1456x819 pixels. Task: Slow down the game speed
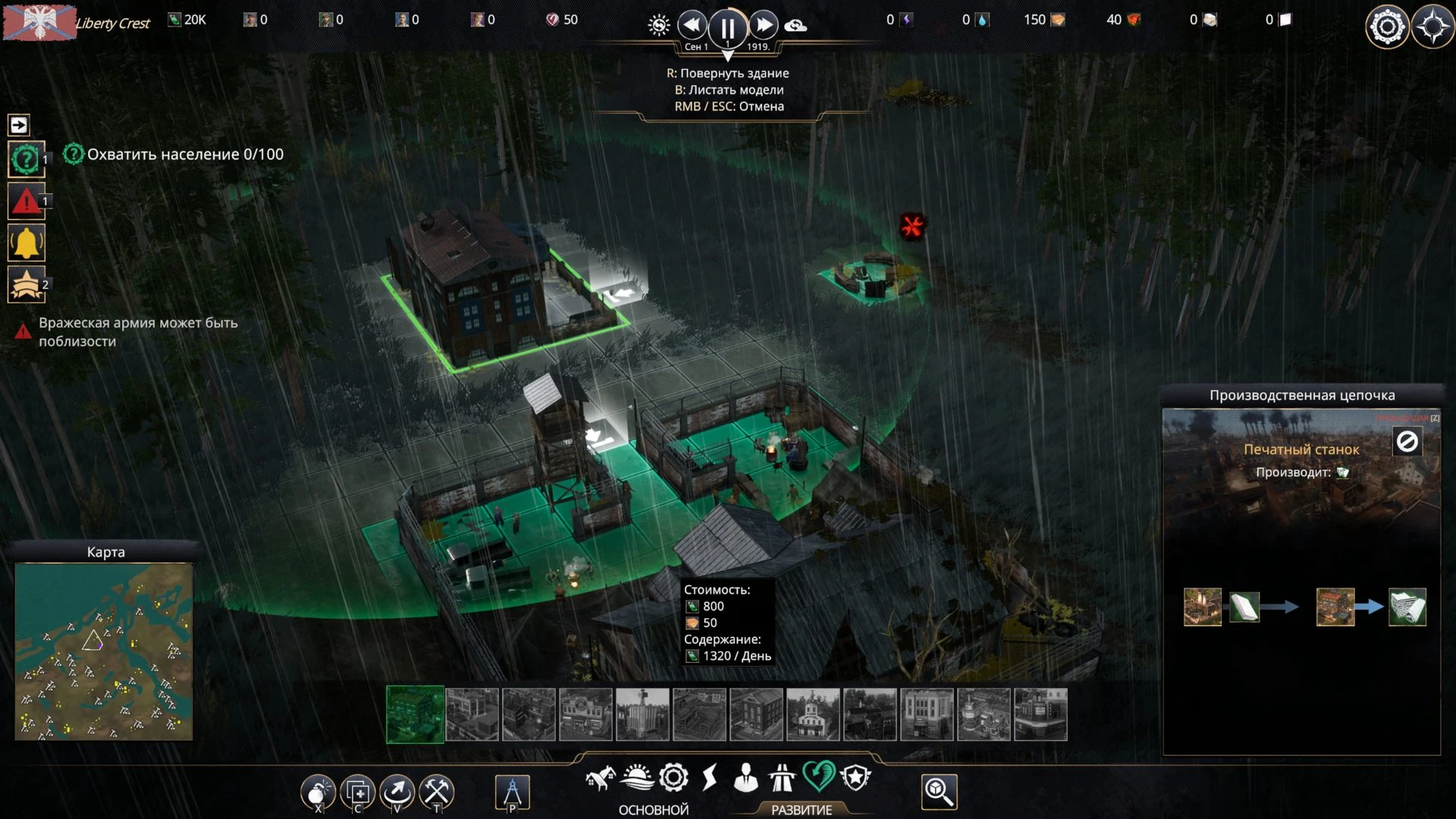(692, 26)
